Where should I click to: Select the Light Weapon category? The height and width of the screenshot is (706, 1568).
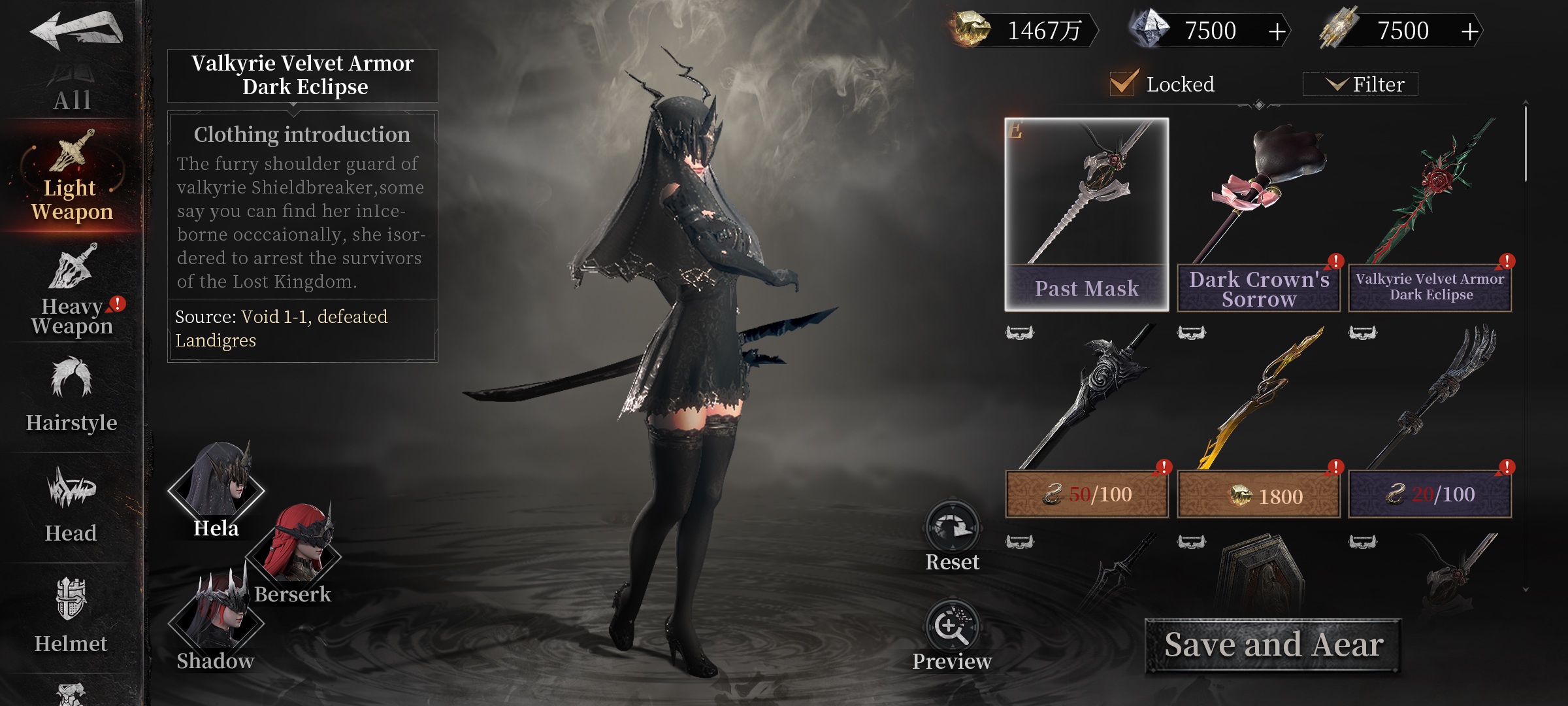pyautogui.click(x=72, y=176)
